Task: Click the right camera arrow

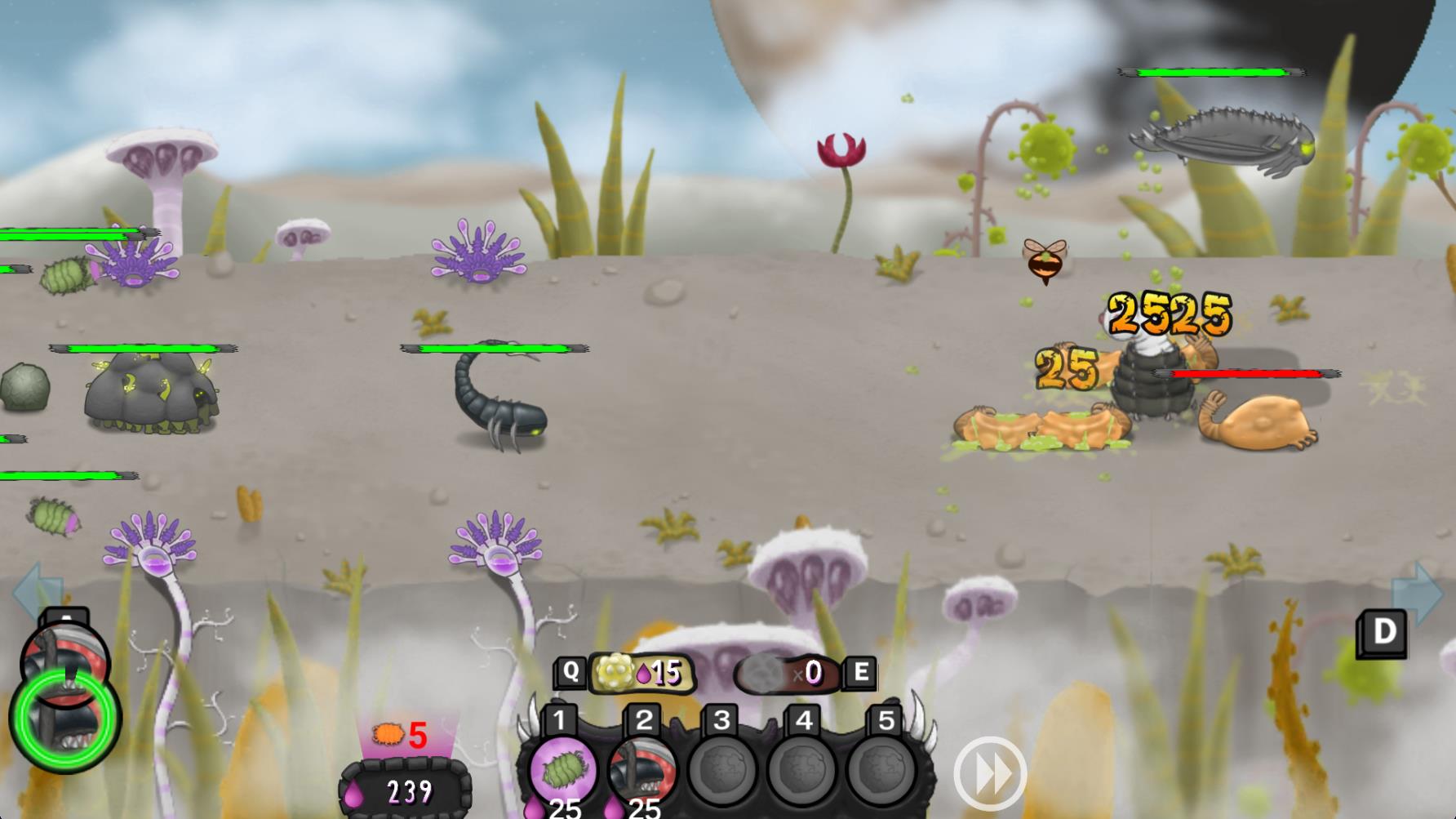Action: pyautogui.click(x=1420, y=592)
